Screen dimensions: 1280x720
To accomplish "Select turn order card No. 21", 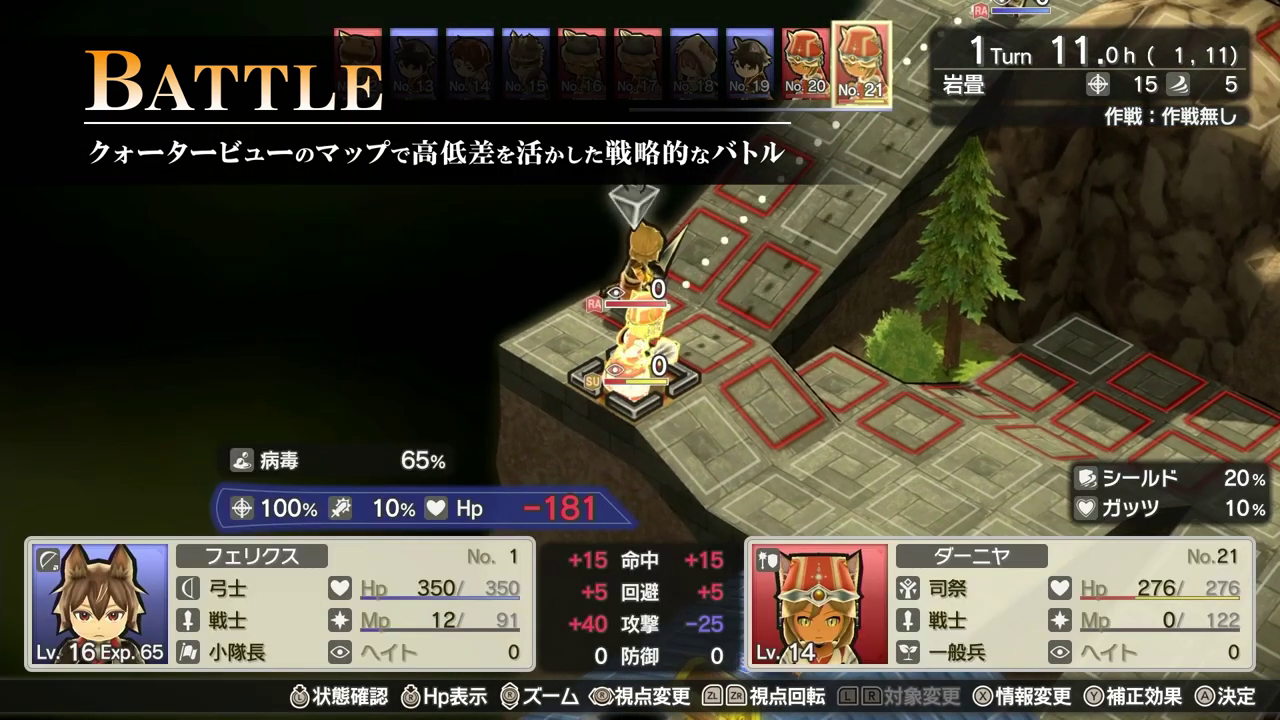I will (861, 63).
